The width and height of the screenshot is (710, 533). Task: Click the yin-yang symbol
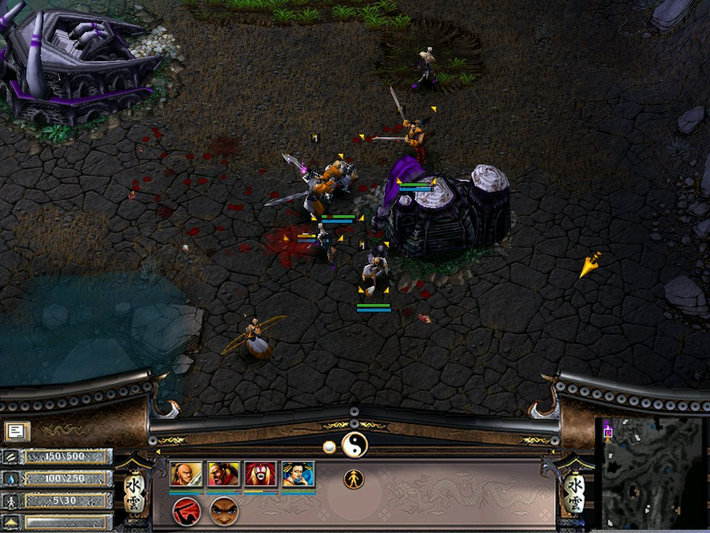point(354,444)
